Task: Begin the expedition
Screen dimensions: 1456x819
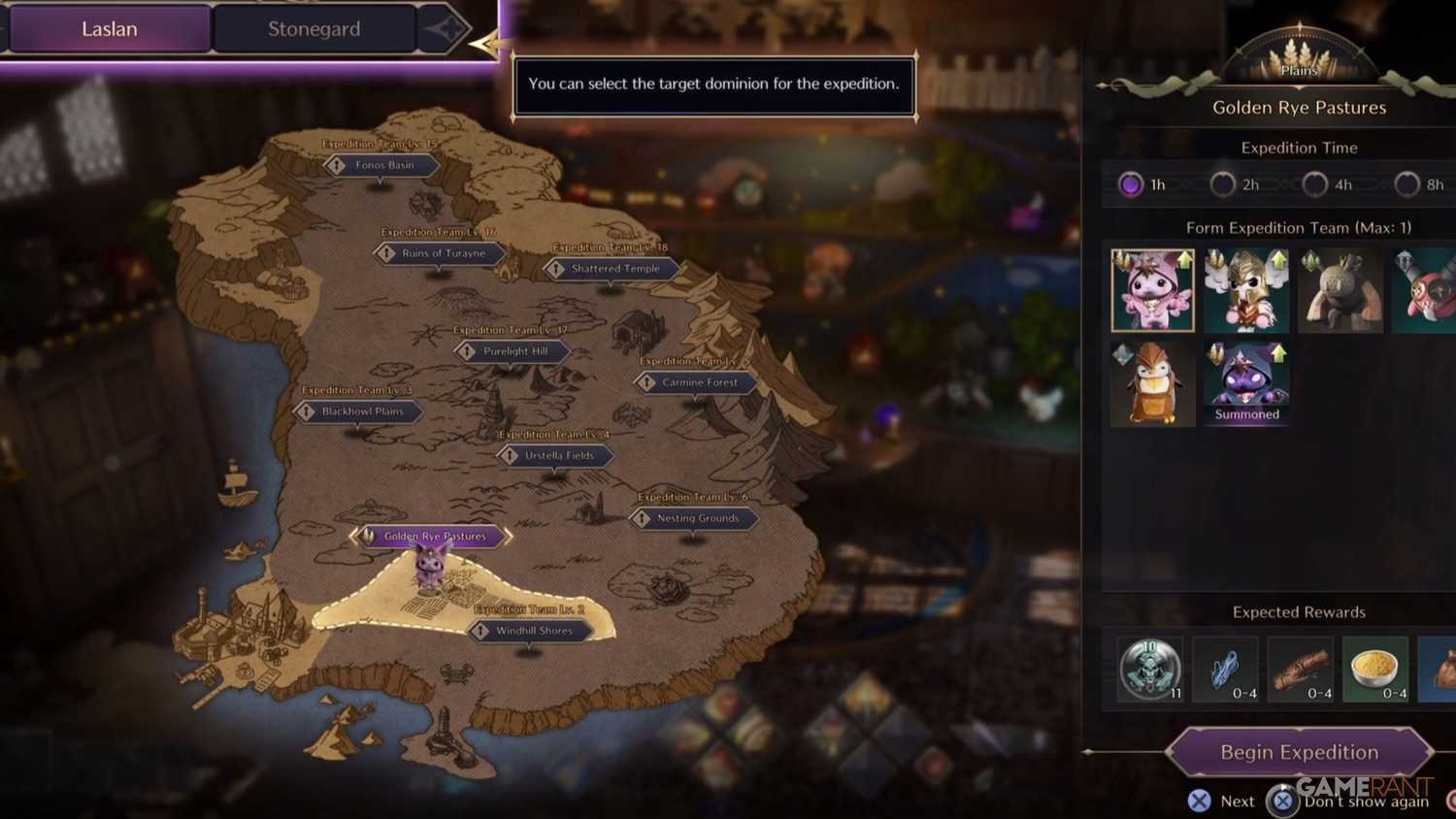Action: click(x=1299, y=752)
